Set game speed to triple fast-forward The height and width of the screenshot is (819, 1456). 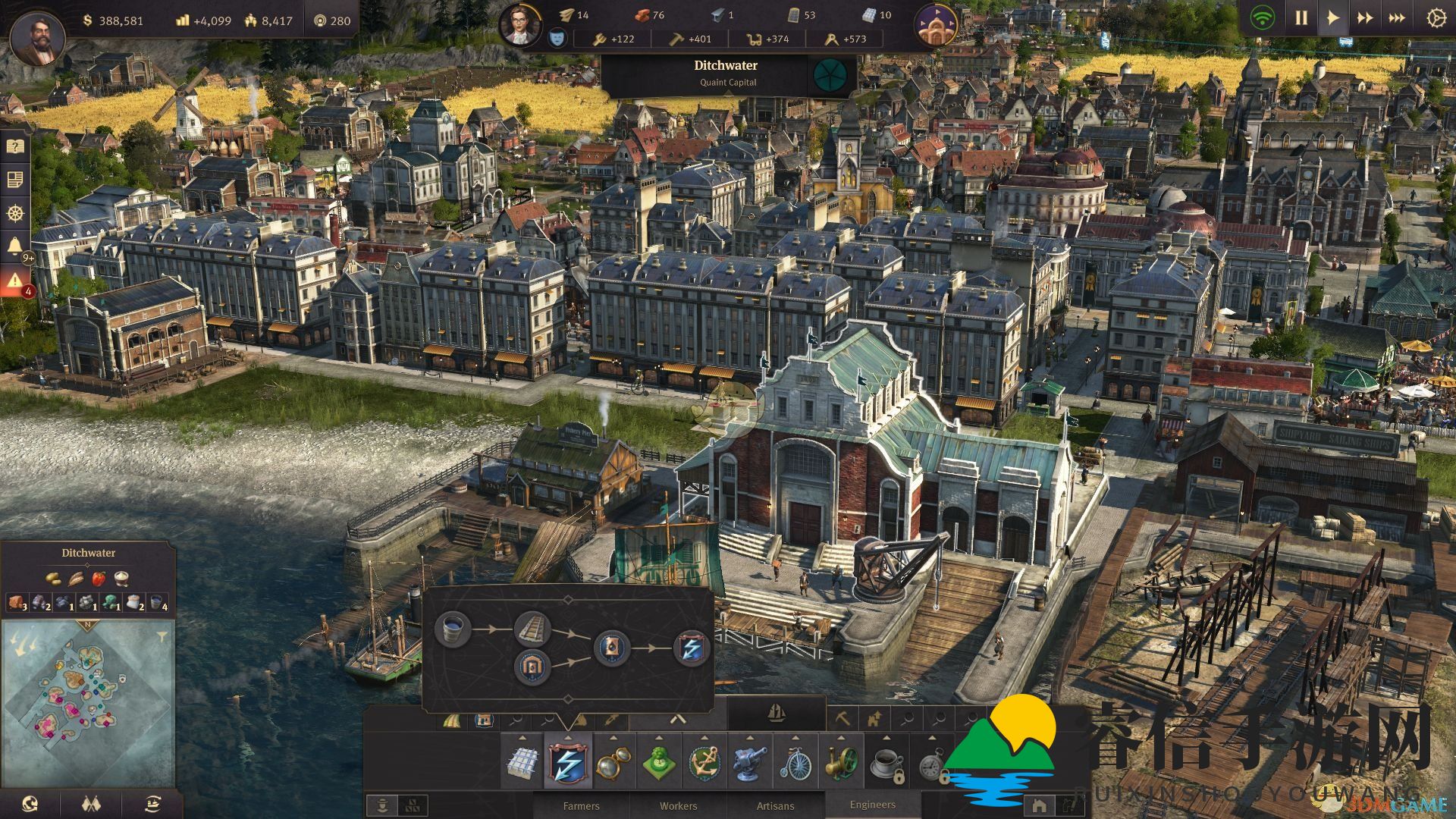point(1397,18)
